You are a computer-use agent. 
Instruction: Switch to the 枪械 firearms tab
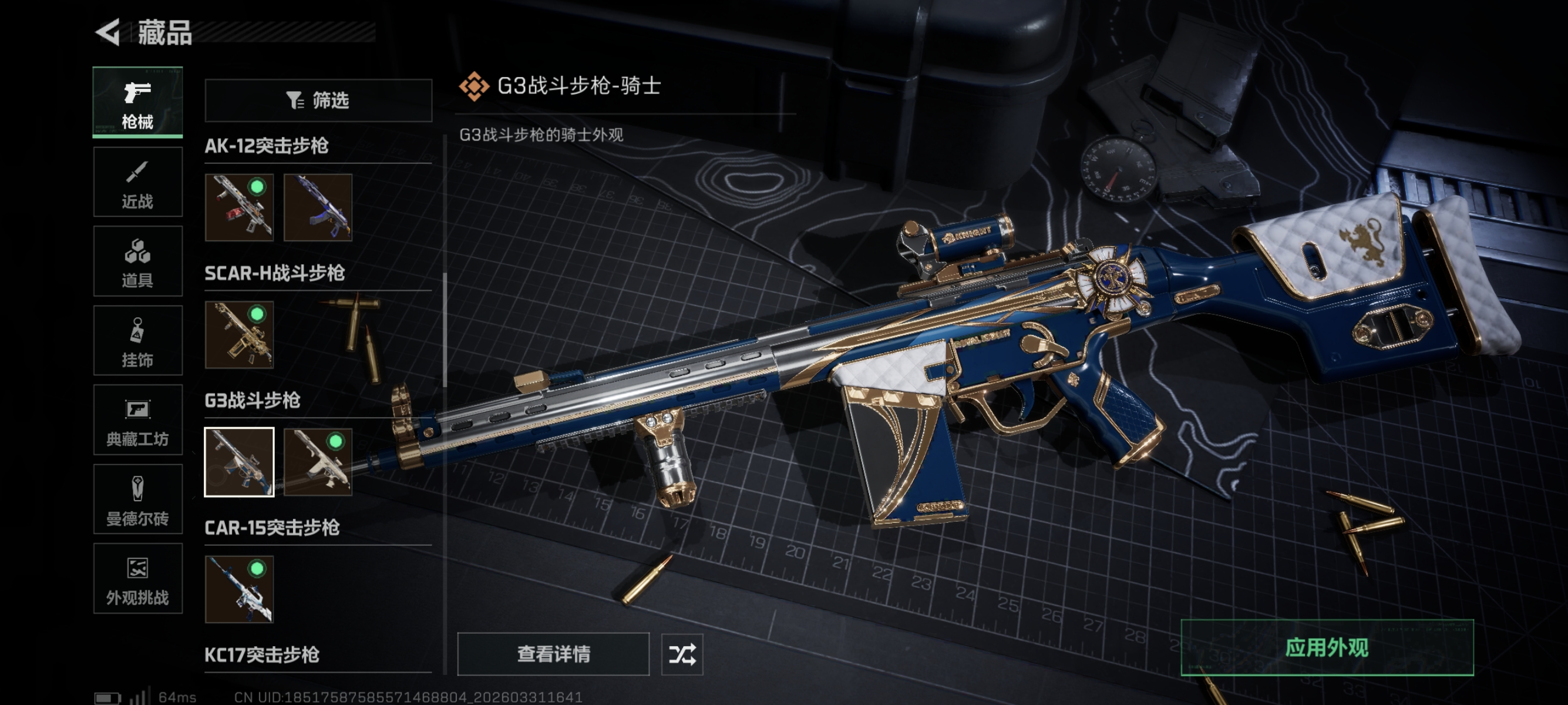coord(137,102)
